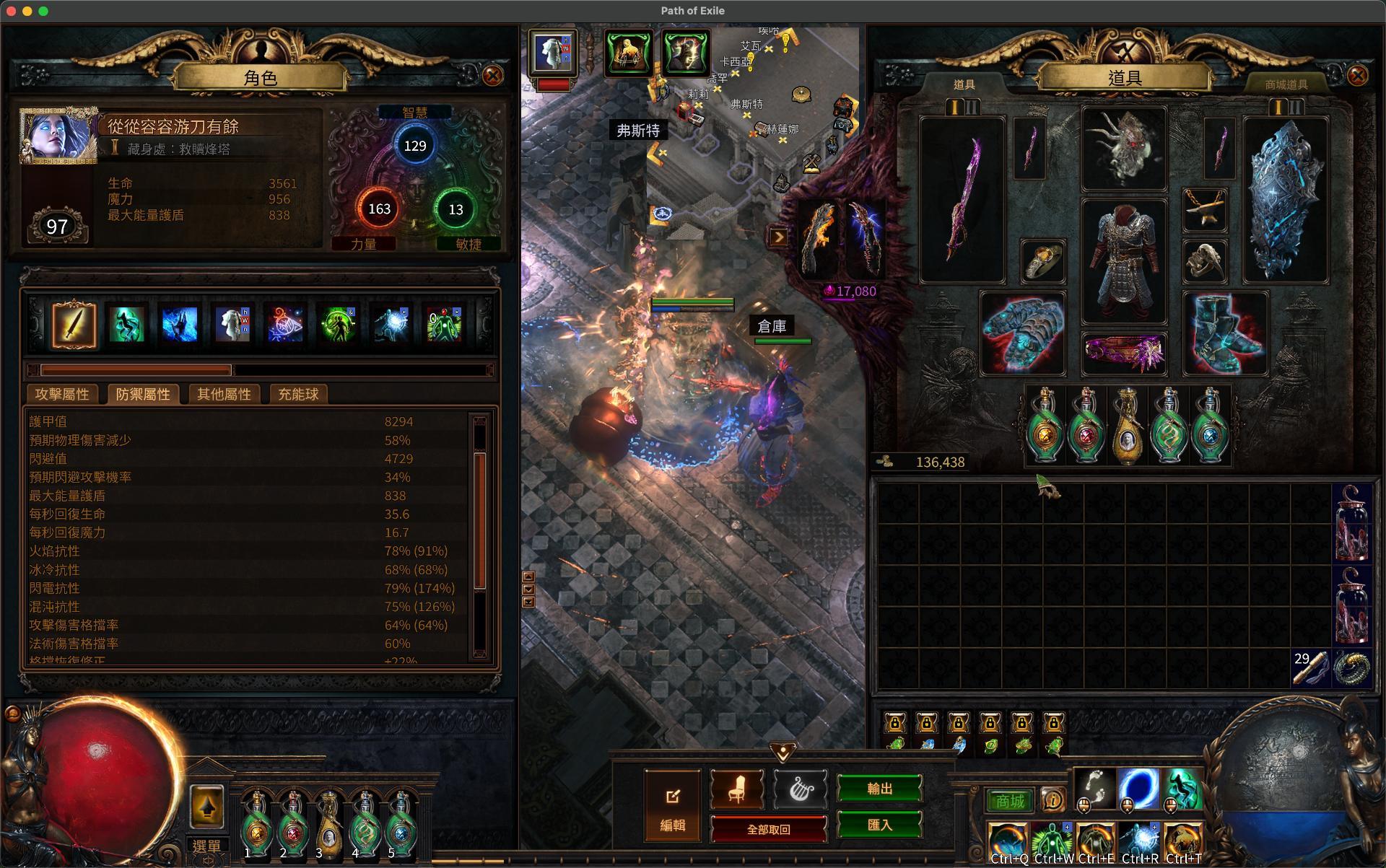Click the 輸出 export button
Viewport: 1386px width, 868px height.
pyautogui.click(x=879, y=789)
